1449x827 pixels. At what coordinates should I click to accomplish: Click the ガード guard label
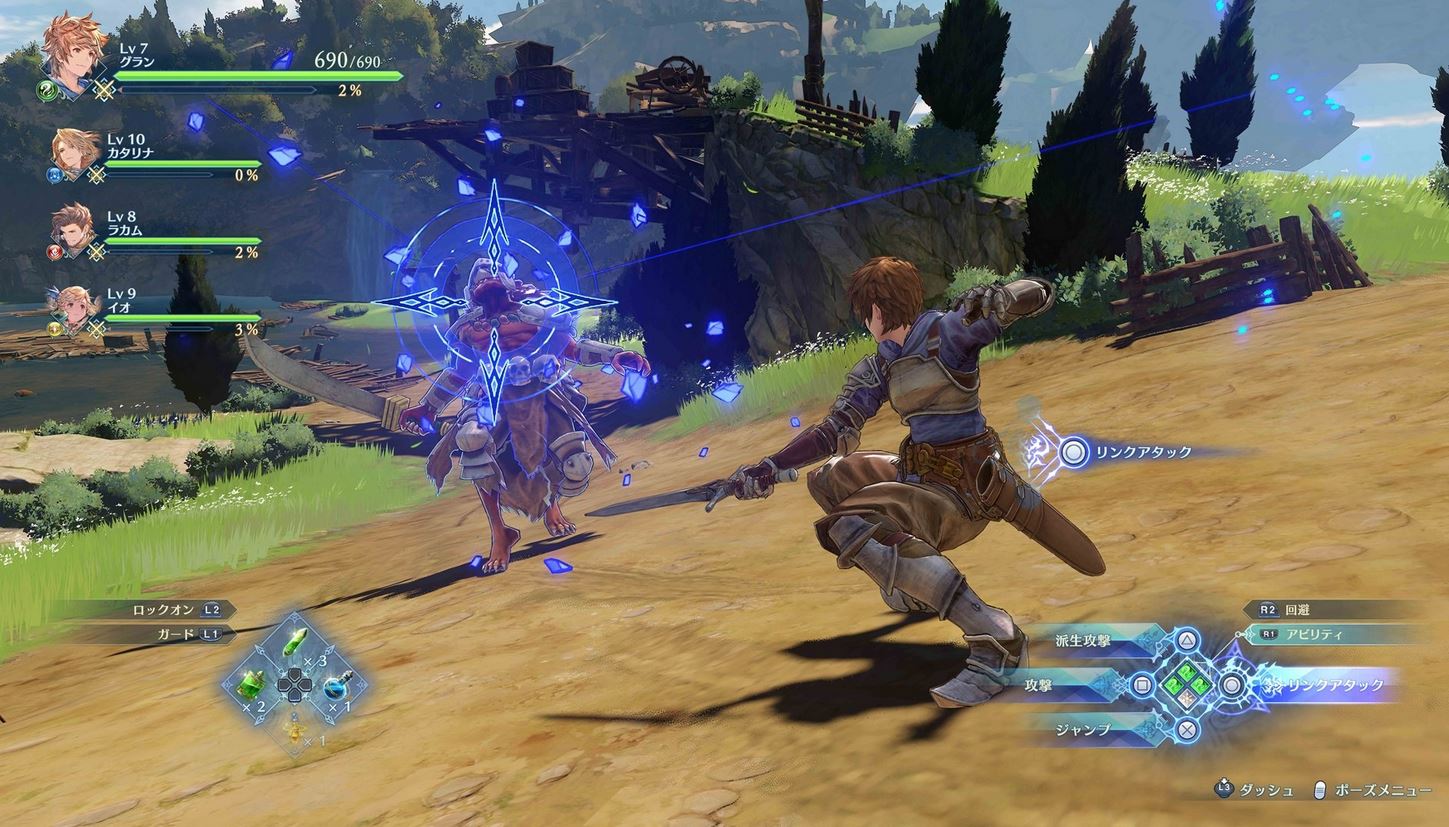[x=178, y=634]
